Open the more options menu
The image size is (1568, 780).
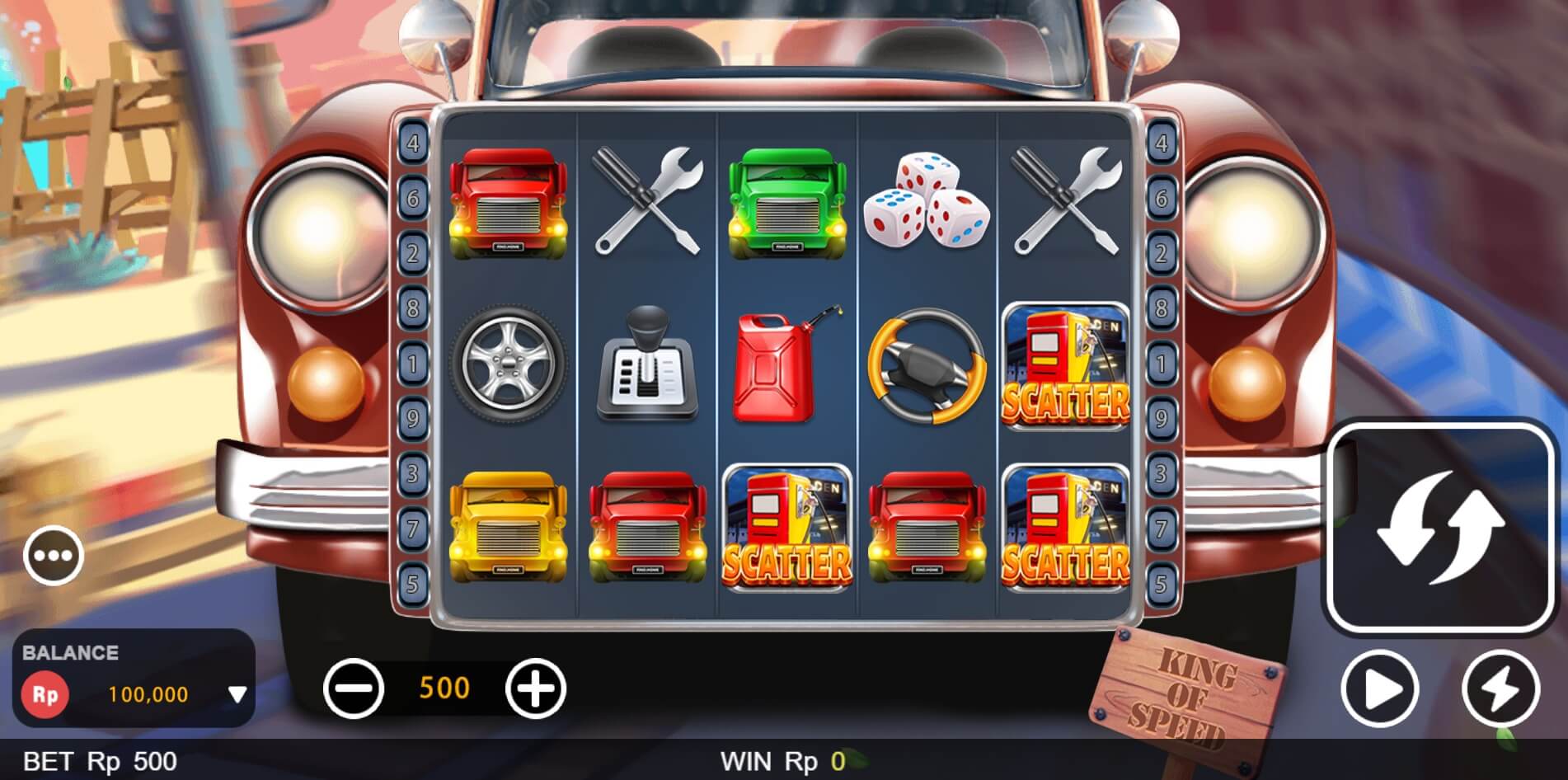(x=54, y=554)
